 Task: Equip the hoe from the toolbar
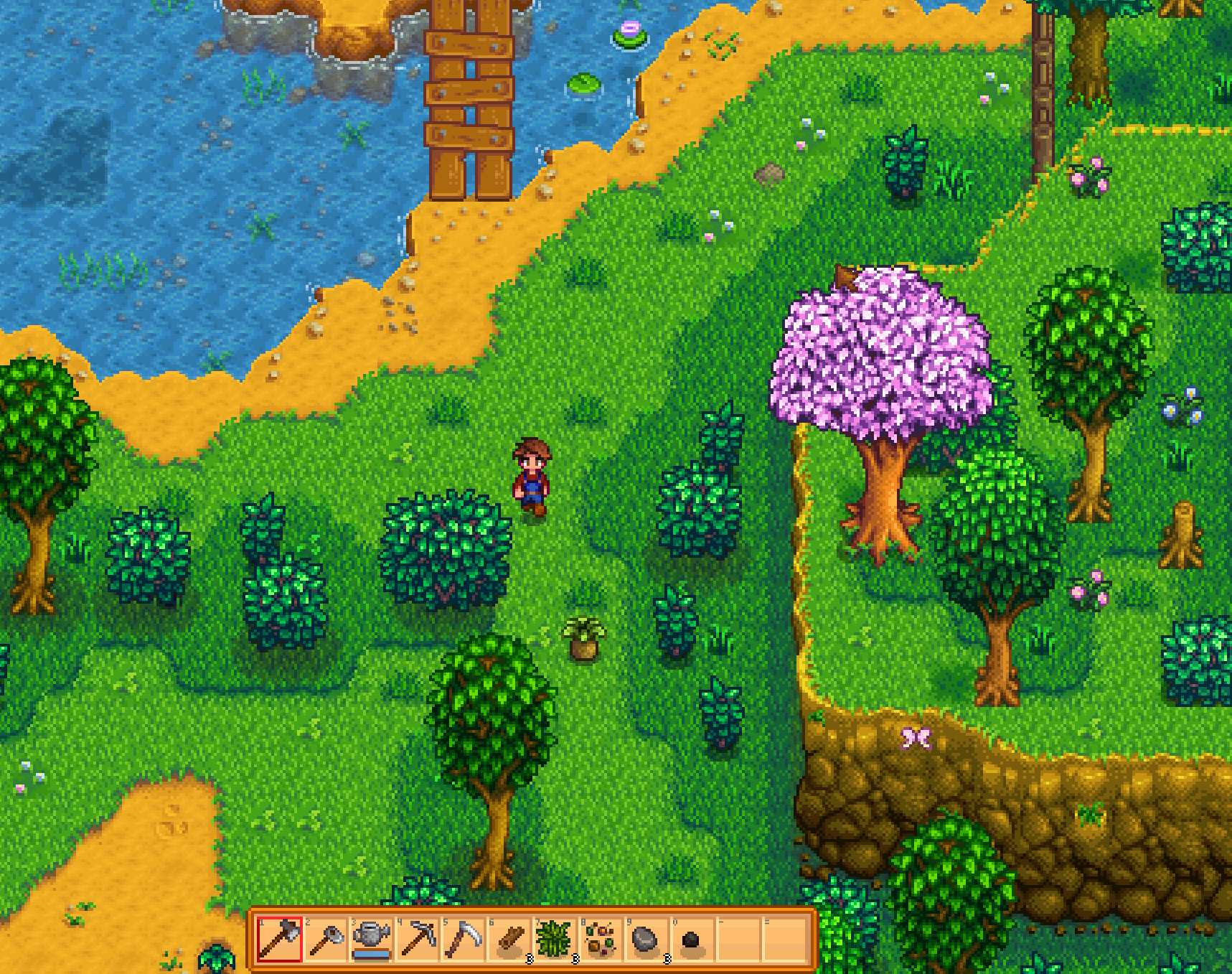pos(325,938)
